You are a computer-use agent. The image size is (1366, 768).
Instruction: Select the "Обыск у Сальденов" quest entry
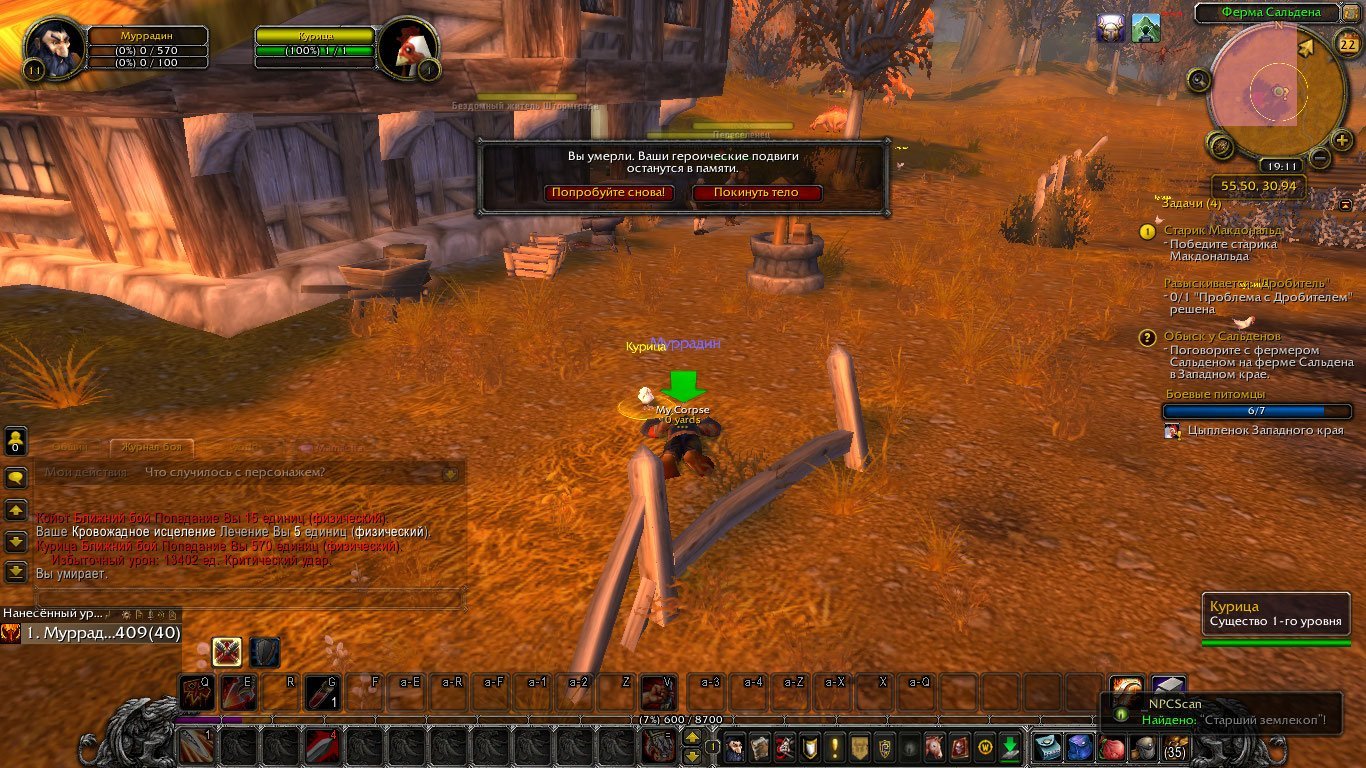click(1236, 337)
